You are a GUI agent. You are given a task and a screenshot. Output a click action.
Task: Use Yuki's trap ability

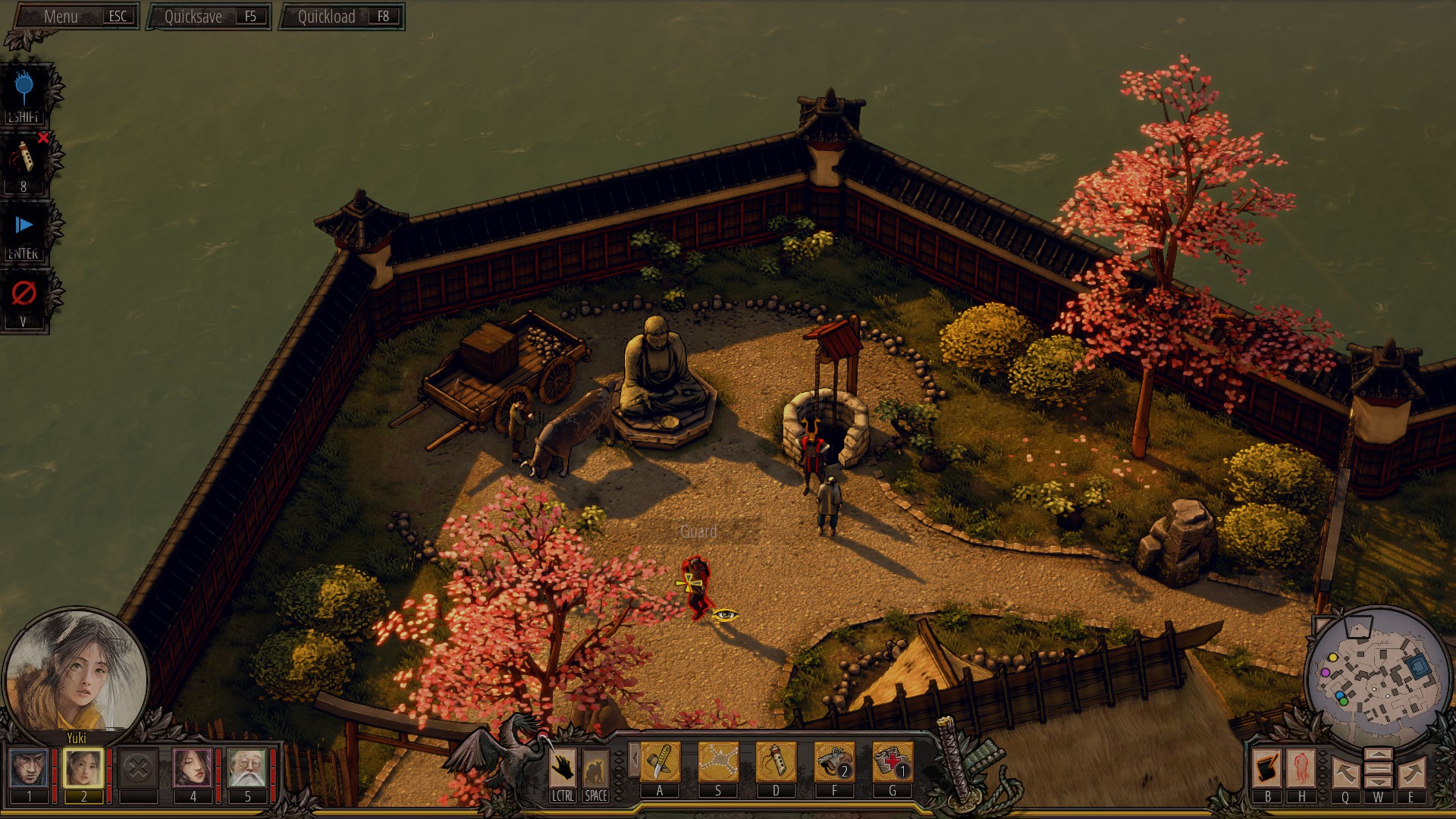tap(717, 762)
